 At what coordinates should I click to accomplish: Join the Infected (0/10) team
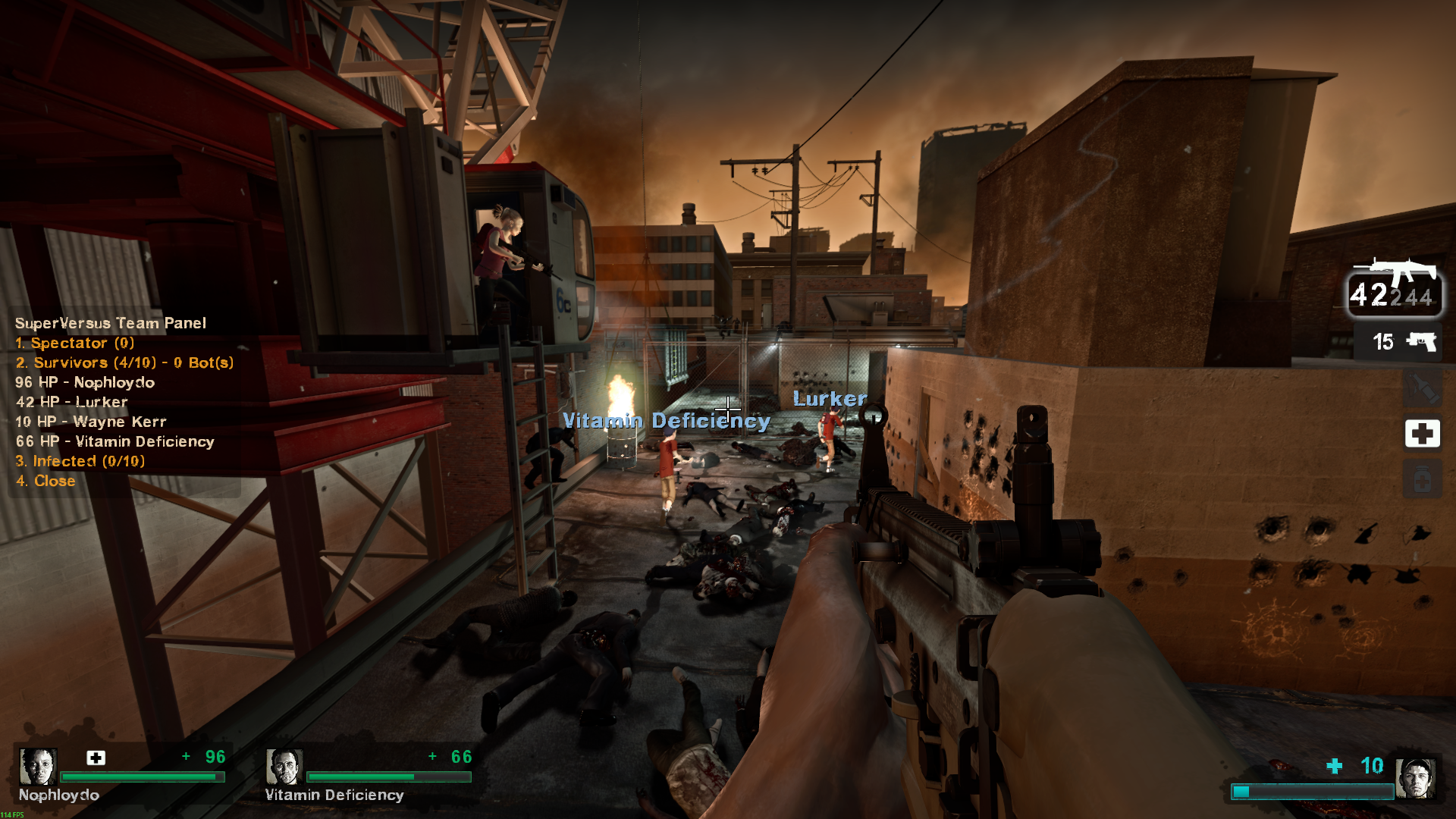click(80, 461)
